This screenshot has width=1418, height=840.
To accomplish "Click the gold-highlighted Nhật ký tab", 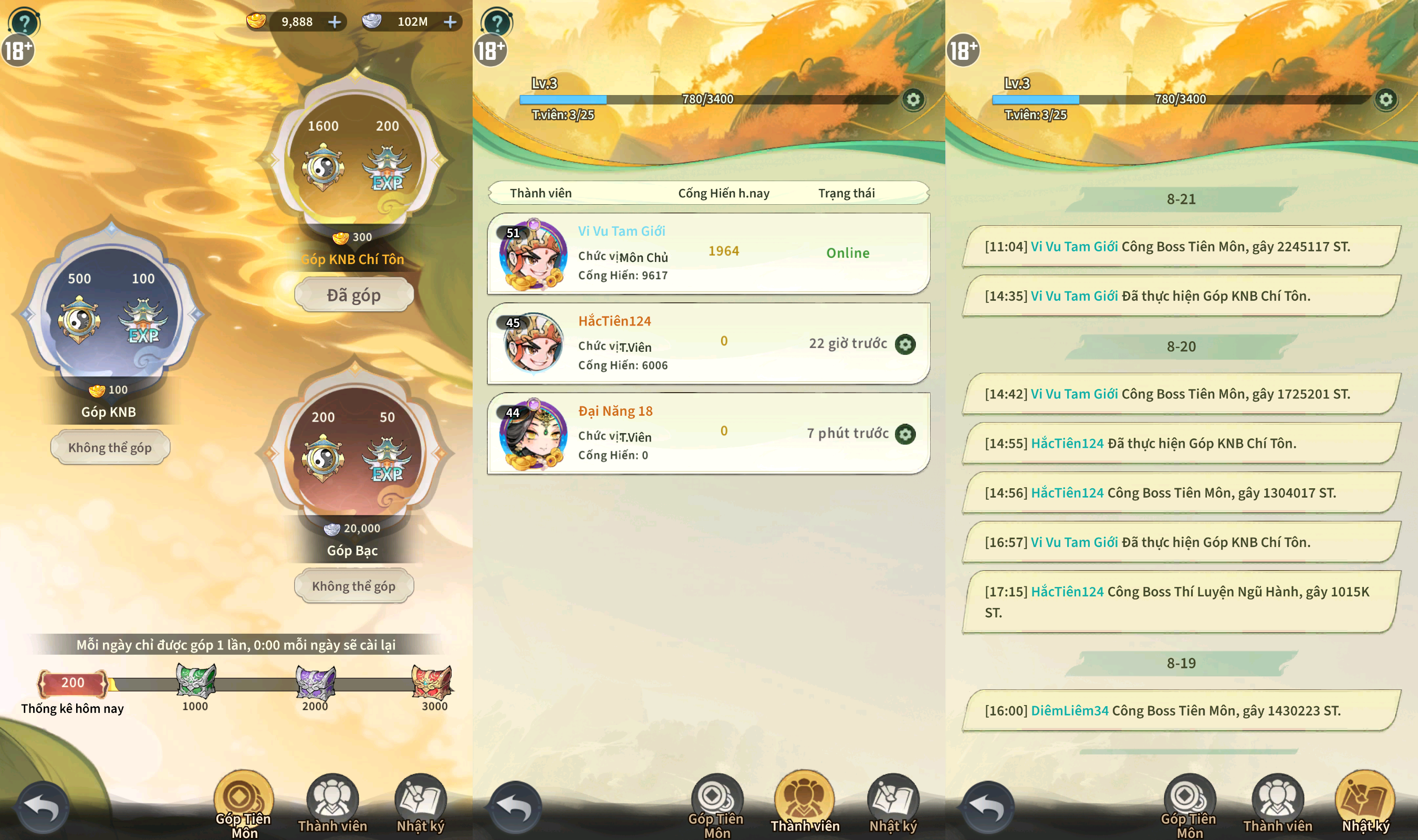I will click(1365, 803).
